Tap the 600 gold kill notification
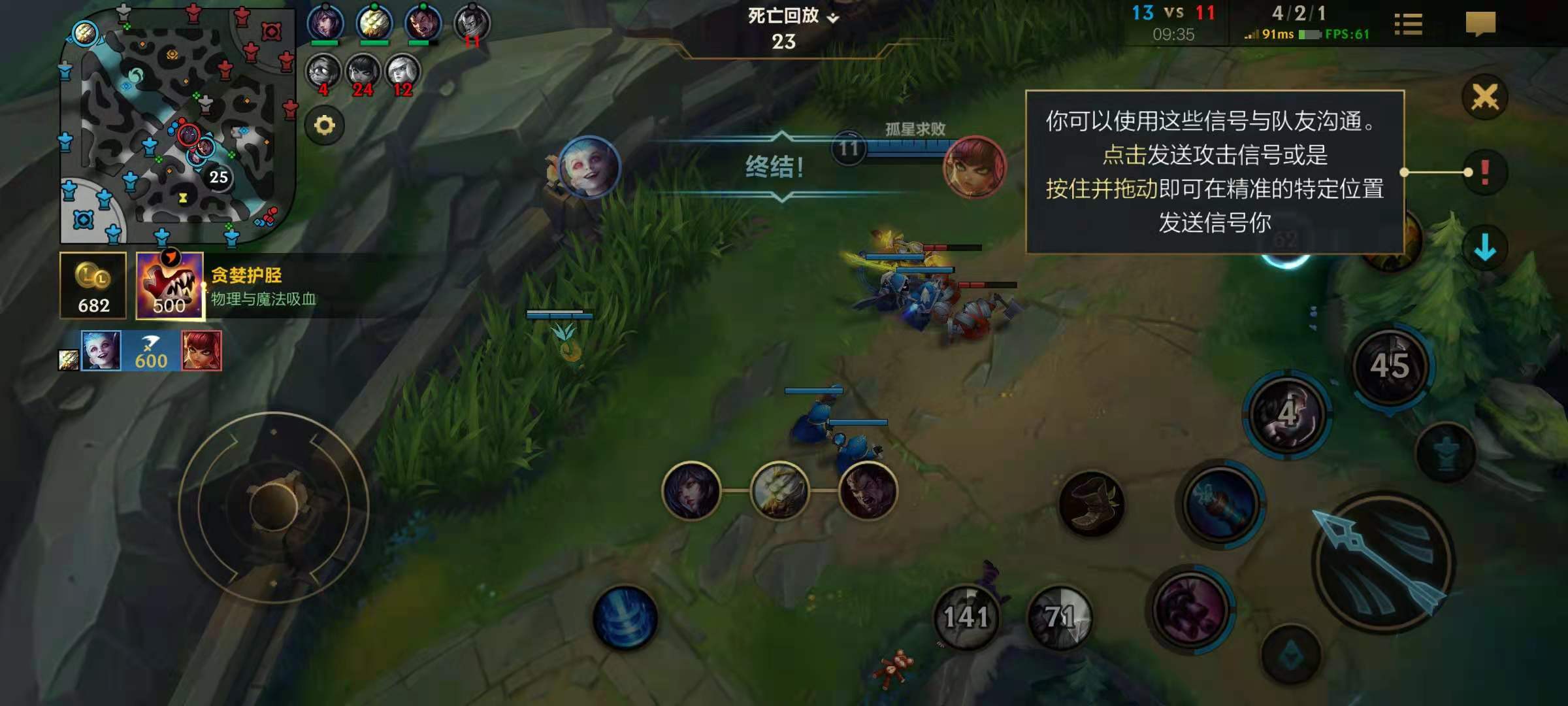The width and height of the screenshot is (1568, 706). click(x=151, y=351)
